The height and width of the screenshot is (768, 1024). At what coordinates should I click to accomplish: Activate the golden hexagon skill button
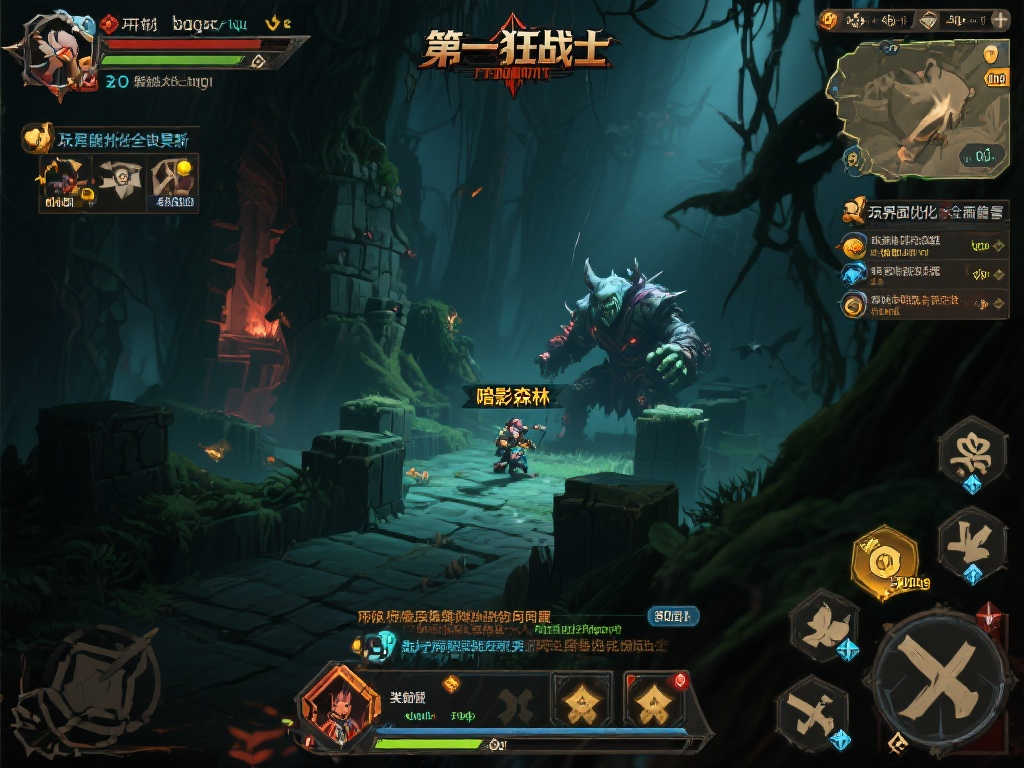coord(883,563)
